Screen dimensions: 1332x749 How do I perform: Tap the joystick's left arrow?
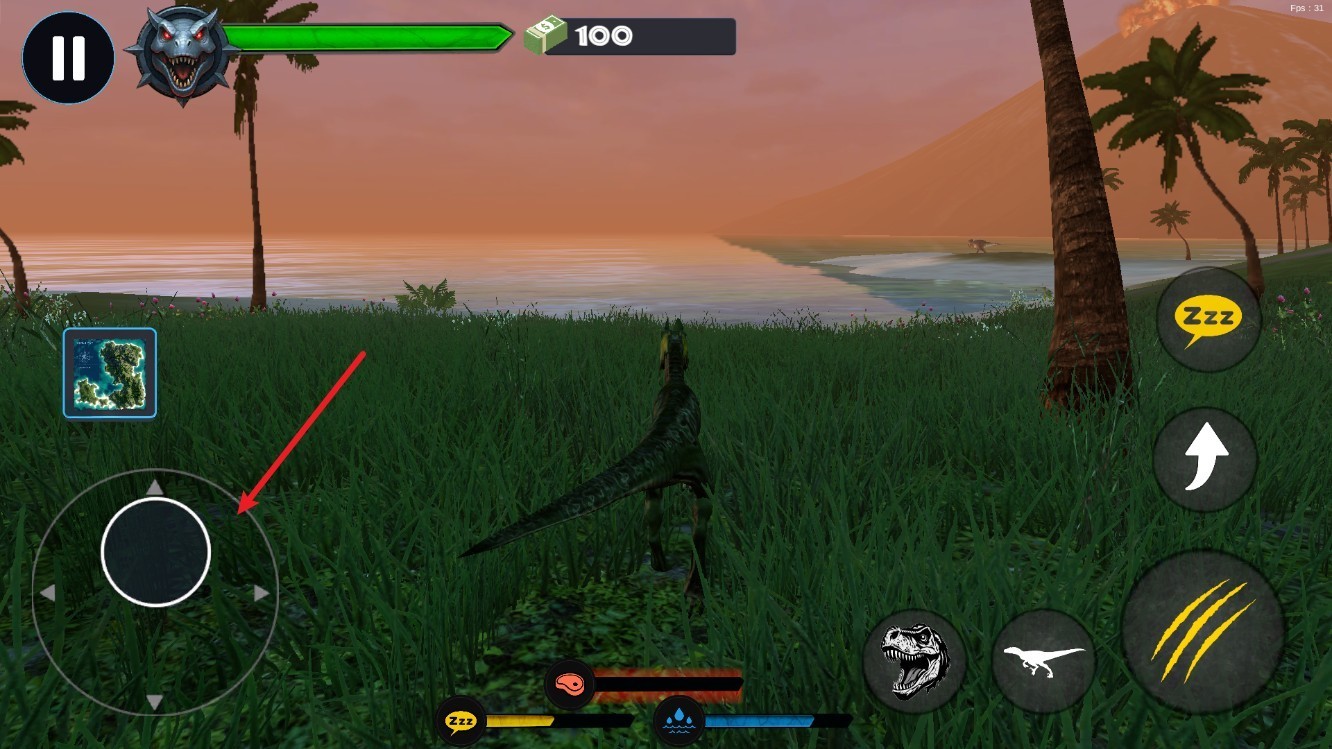pyautogui.click(x=47, y=593)
